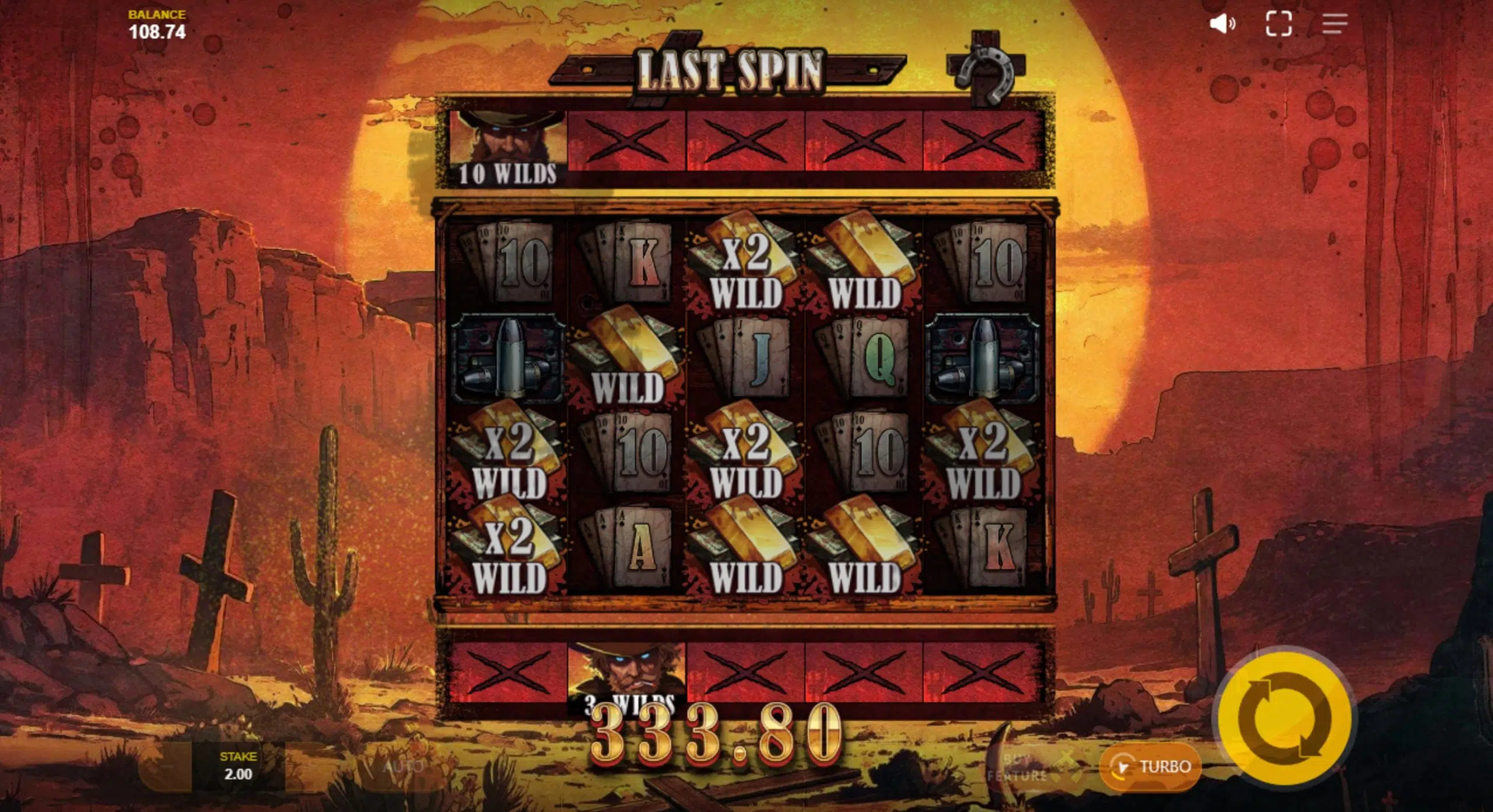The image size is (1493, 812).
Task: Toggle Turbo mode
Action: [1150, 766]
